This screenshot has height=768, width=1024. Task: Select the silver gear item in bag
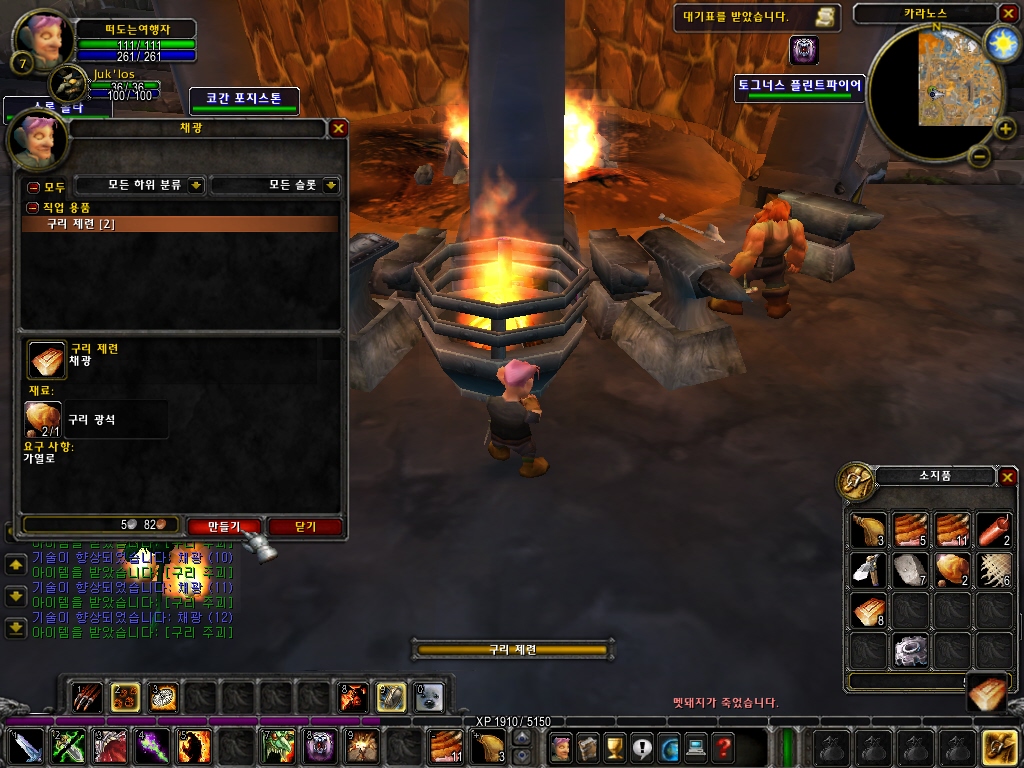pyautogui.click(x=910, y=650)
